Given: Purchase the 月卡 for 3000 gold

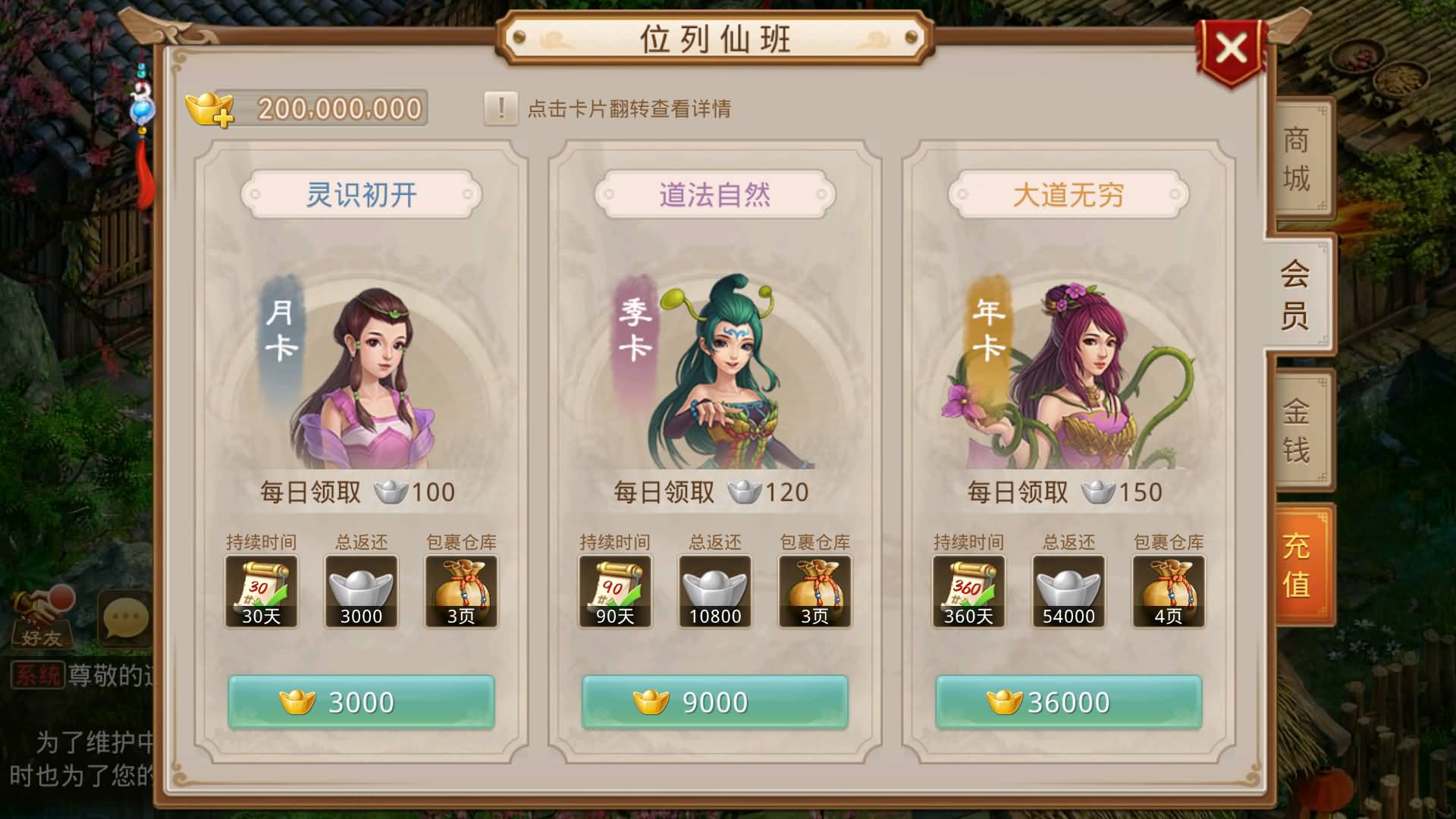Looking at the screenshot, I should pyautogui.click(x=362, y=701).
